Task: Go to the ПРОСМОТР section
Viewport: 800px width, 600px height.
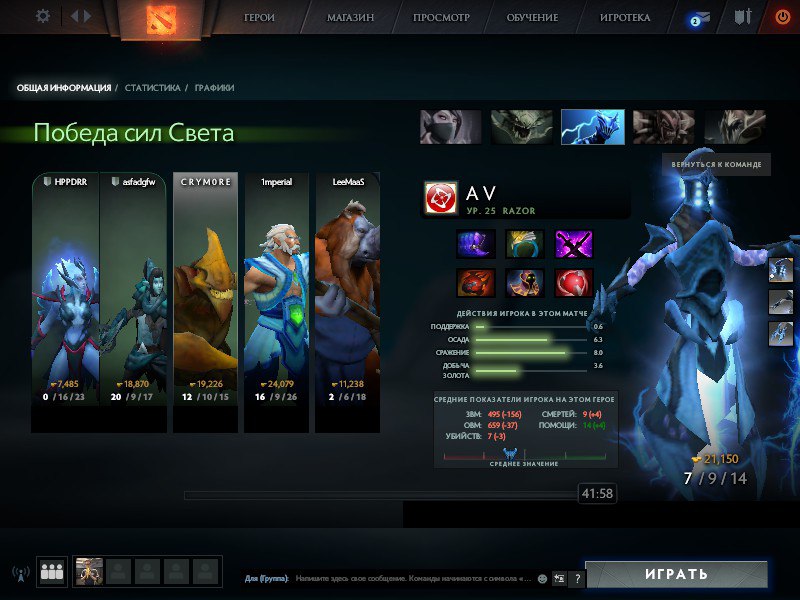Action: click(x=441, y=18)
